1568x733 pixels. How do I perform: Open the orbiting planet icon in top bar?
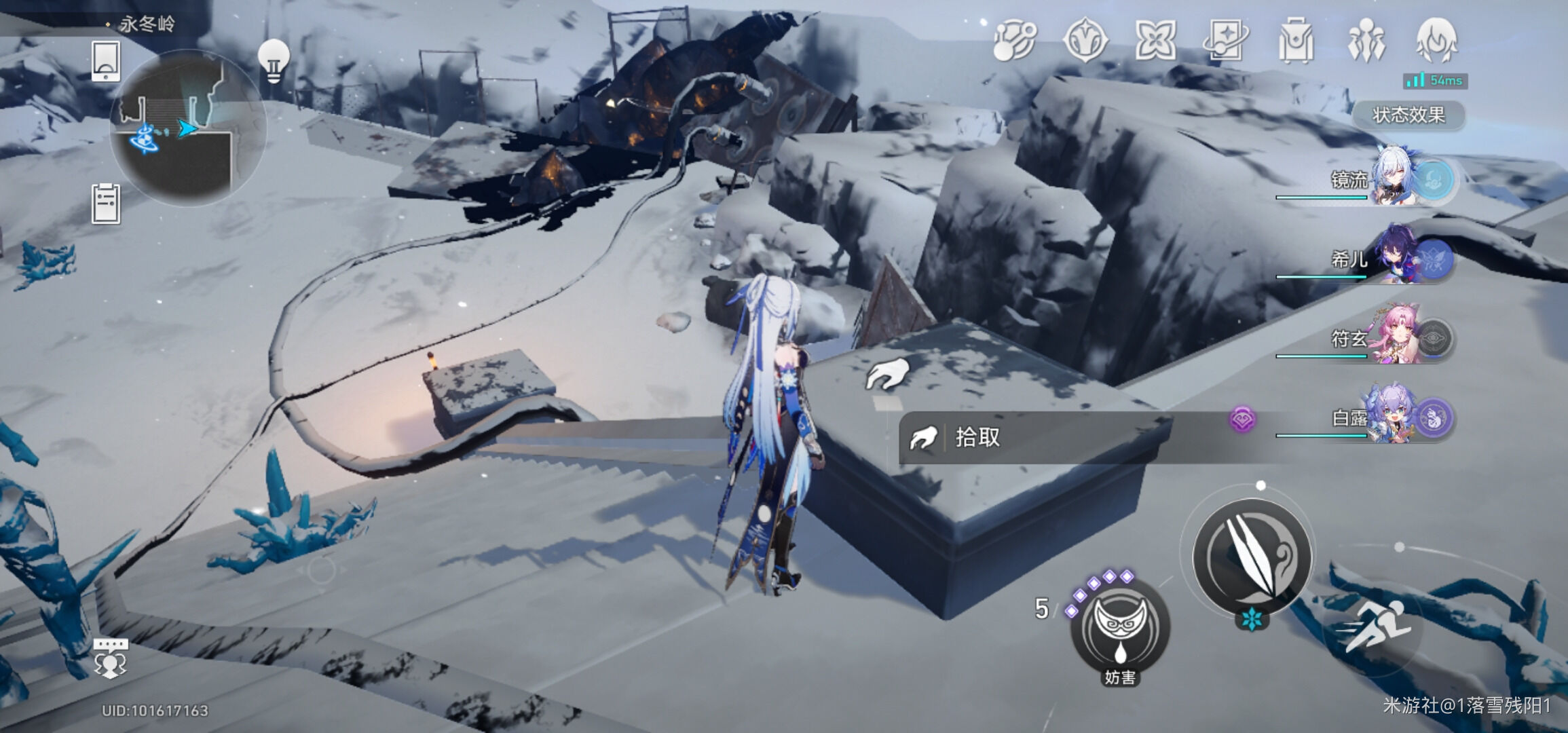coord(1015,41)
